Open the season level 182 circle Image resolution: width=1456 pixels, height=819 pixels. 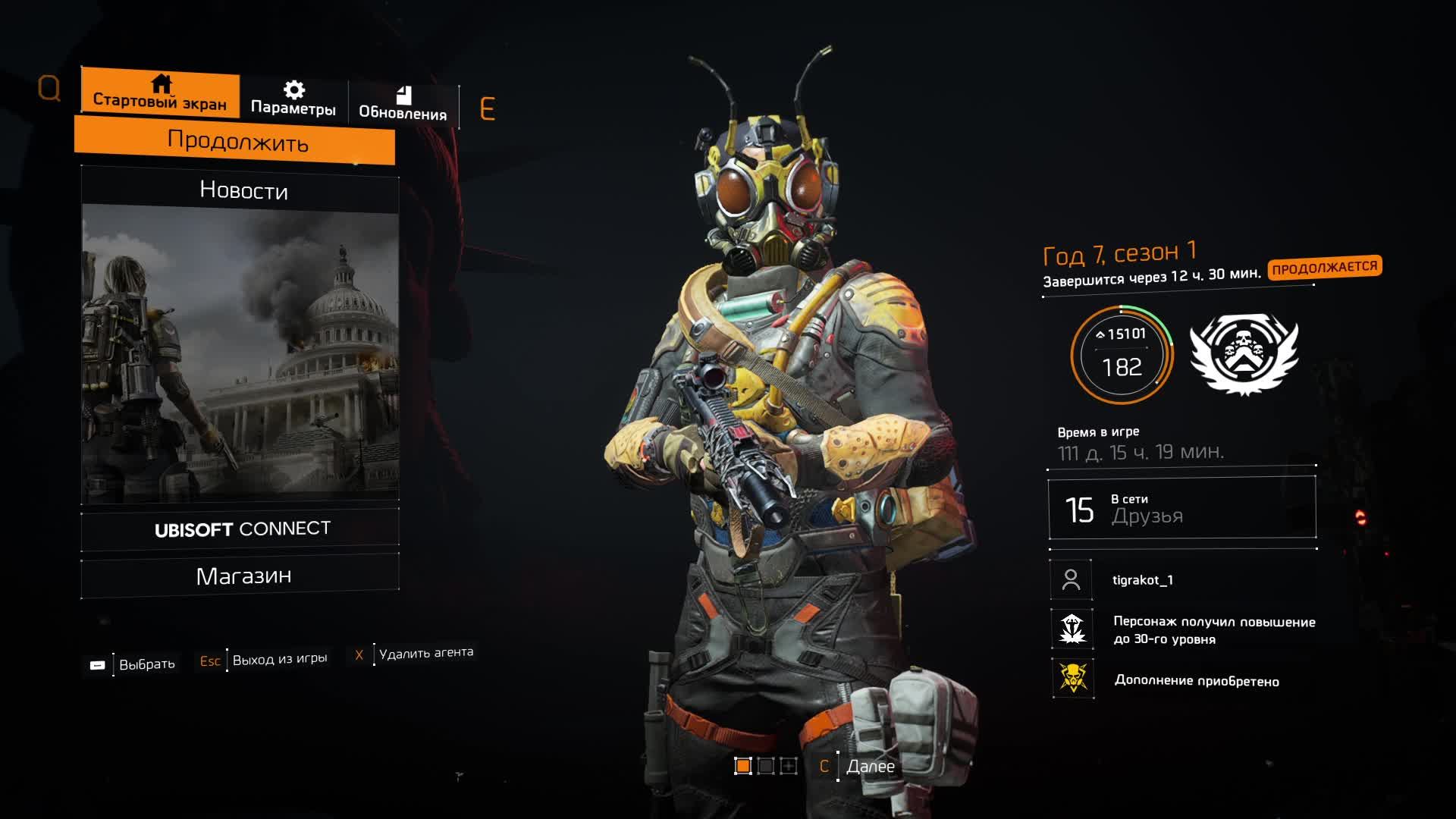1122,355
